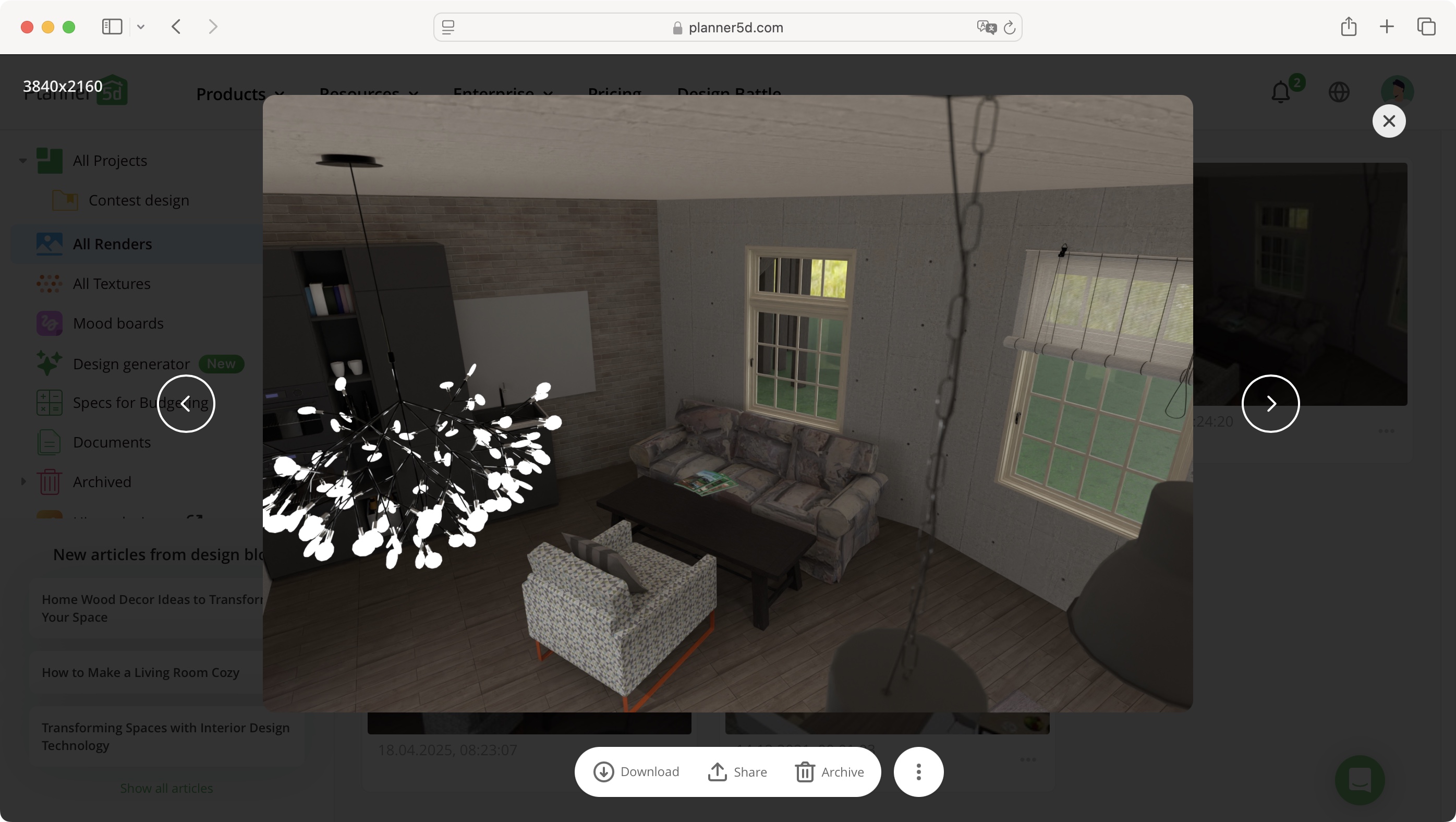
Task: Open the notifications bell
Action: click(1280, 92)
